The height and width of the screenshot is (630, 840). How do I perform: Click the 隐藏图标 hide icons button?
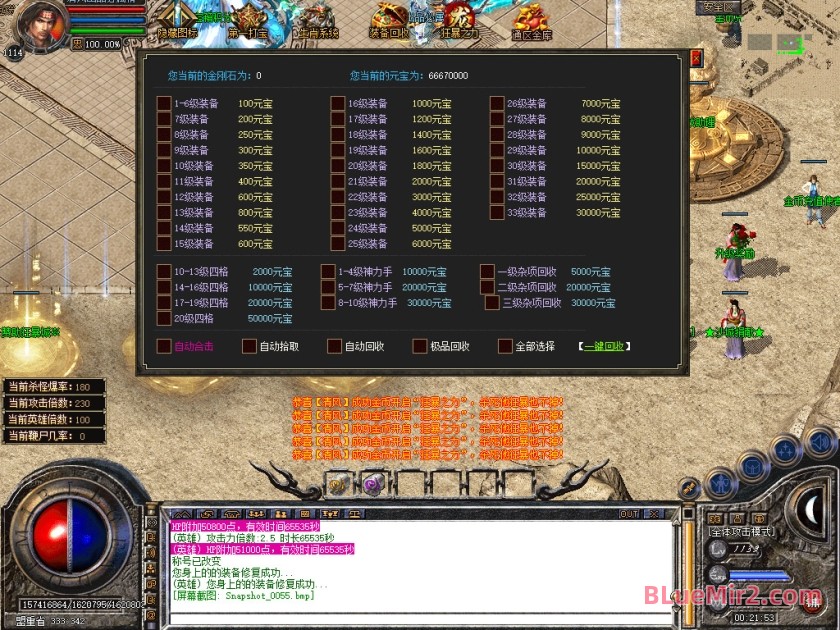(x=178, y=20)
